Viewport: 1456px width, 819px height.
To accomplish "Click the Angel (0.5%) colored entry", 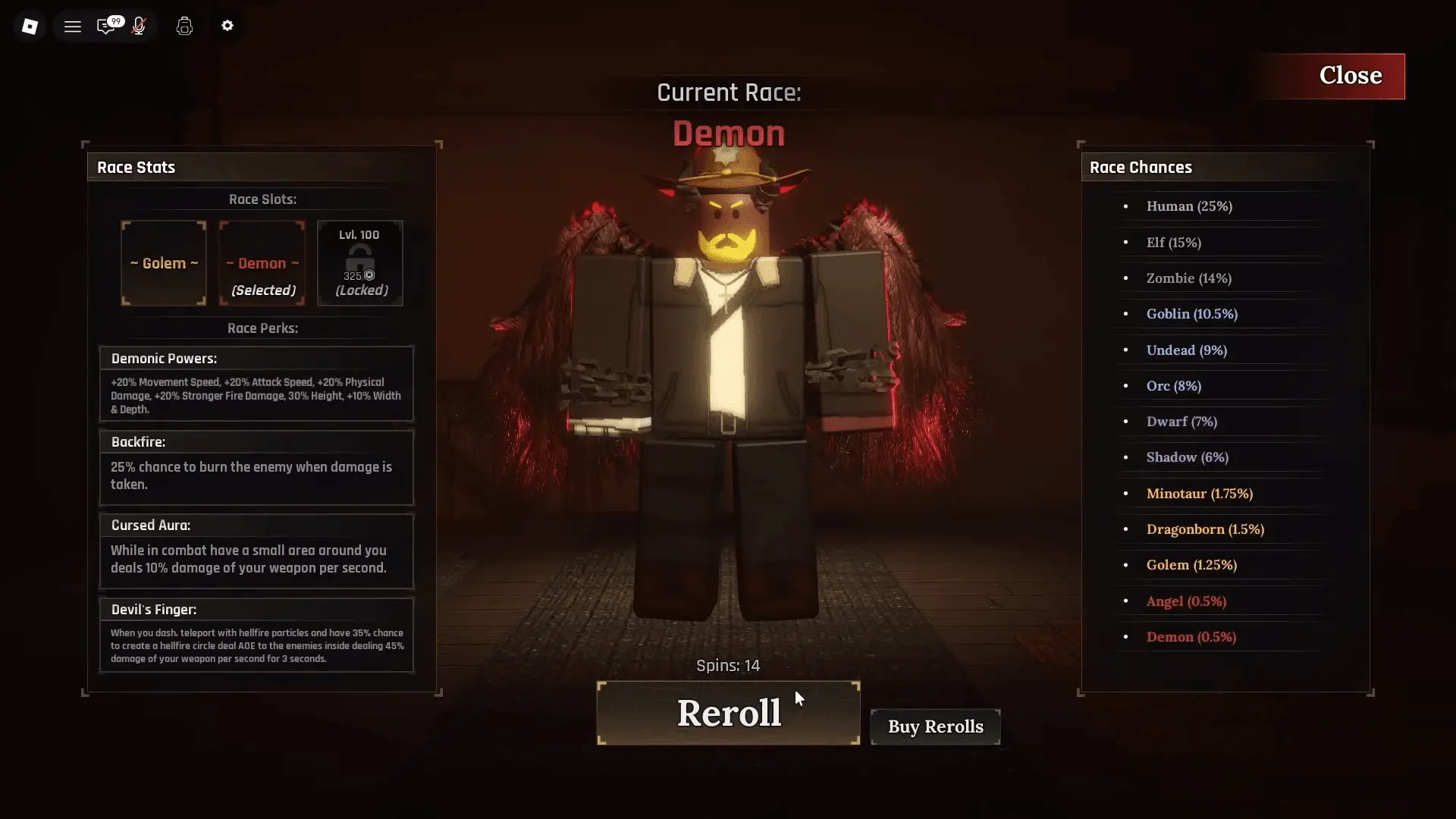I will tap(1185, 601).
